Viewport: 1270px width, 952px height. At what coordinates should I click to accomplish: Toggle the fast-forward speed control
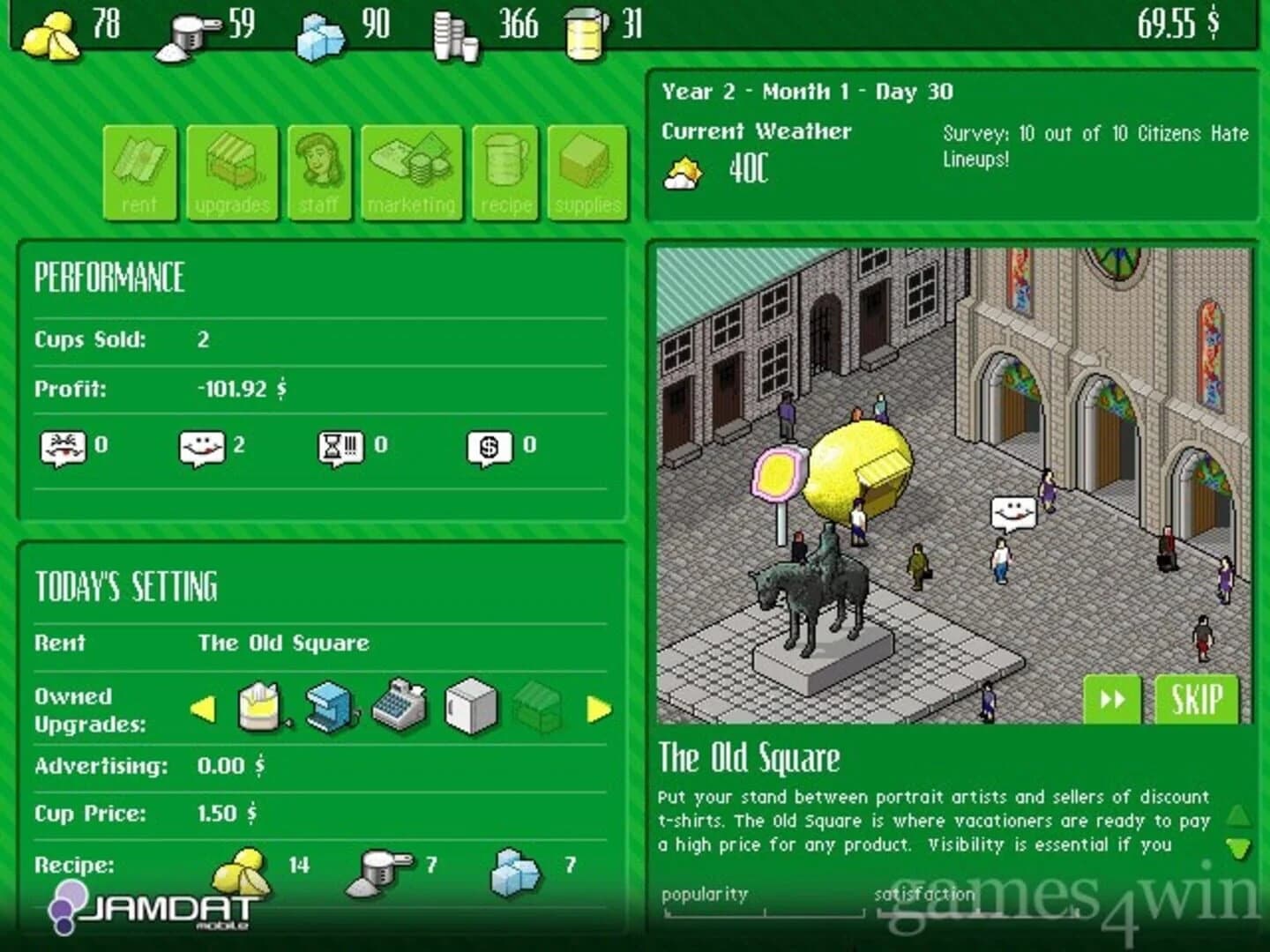(x=1111, y=701)
